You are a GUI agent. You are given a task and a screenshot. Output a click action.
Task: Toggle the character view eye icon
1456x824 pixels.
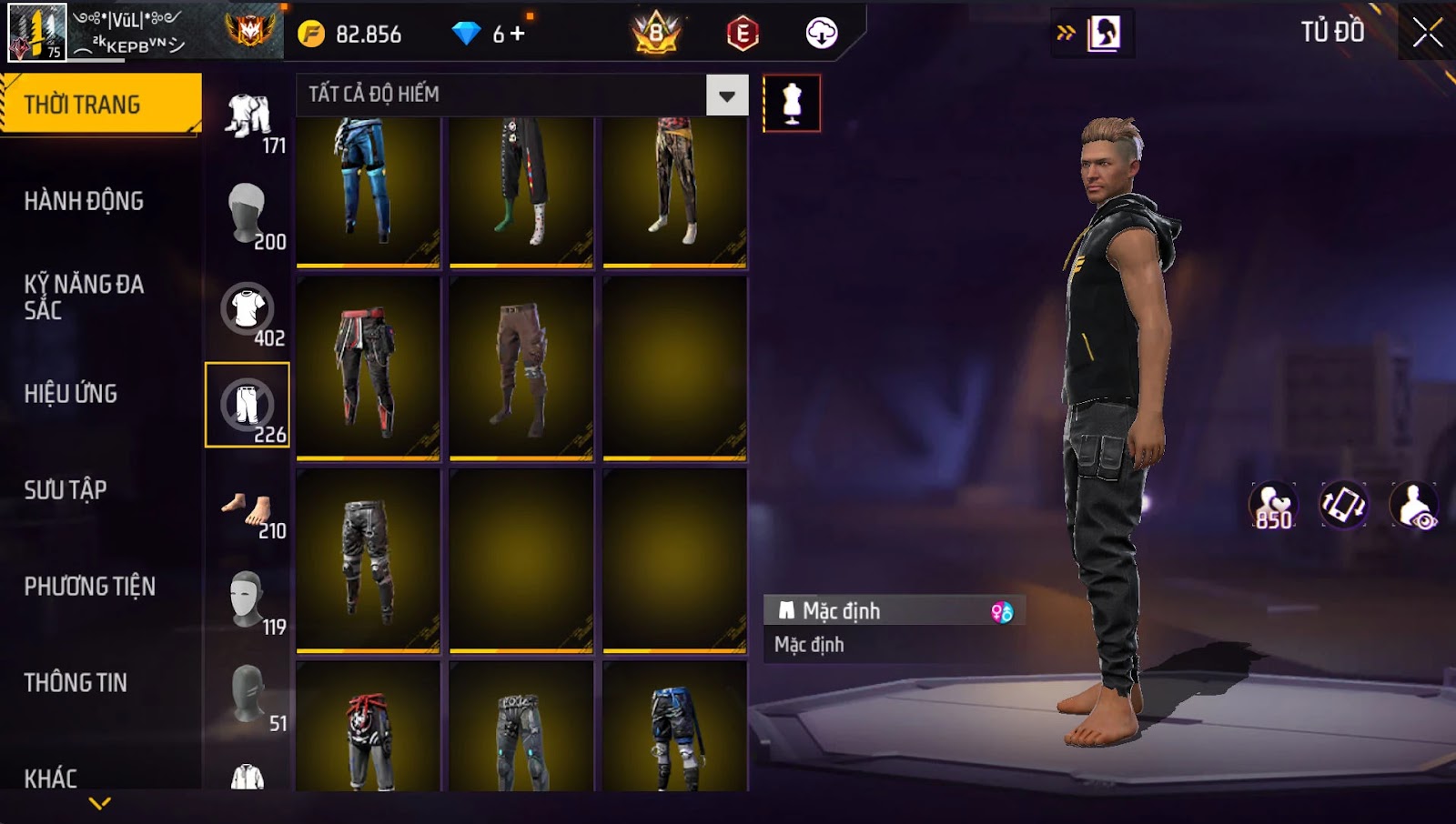tap(1414, 506)
